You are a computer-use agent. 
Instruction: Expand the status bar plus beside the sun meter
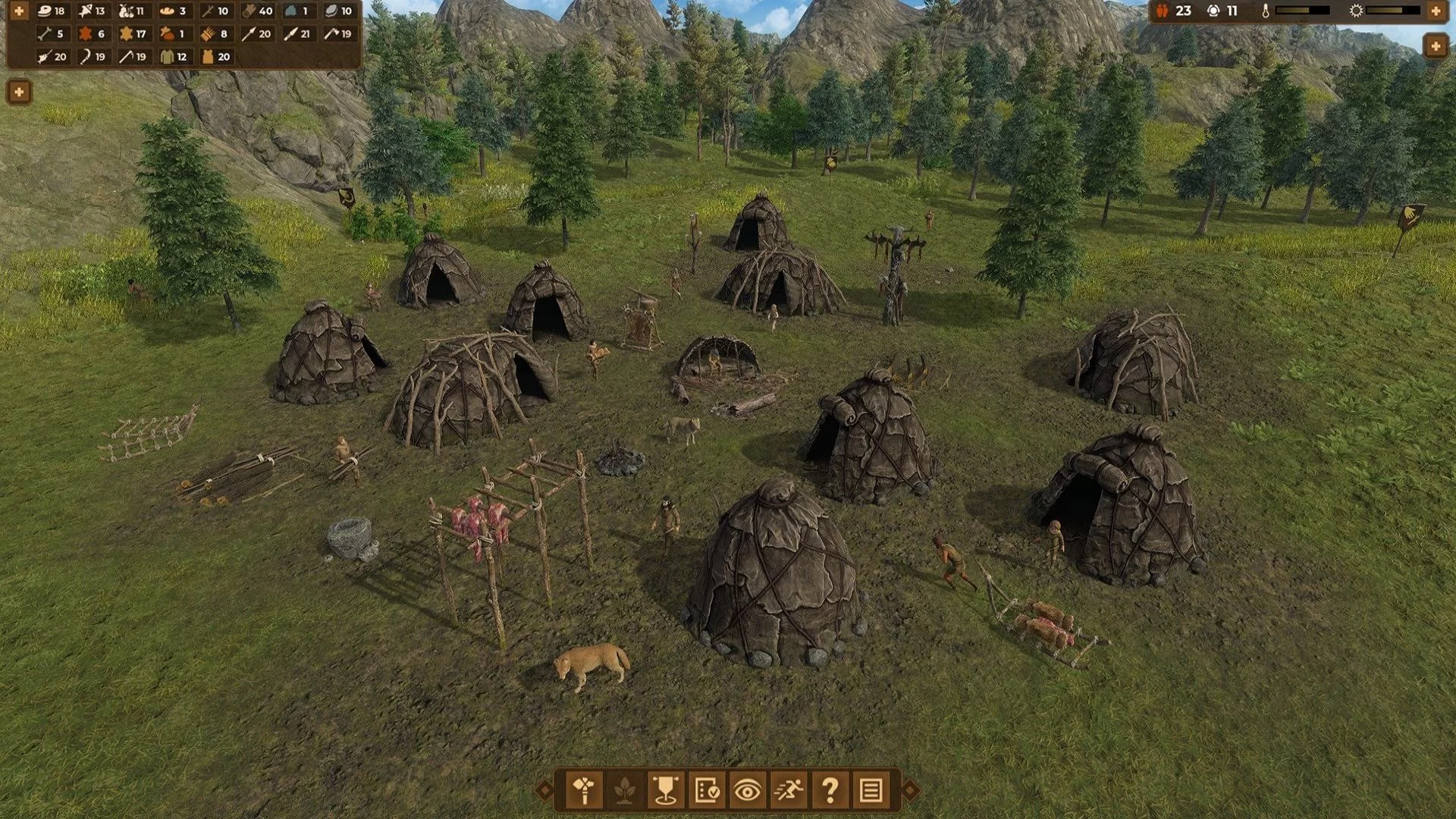click(x=1436, y=11)
